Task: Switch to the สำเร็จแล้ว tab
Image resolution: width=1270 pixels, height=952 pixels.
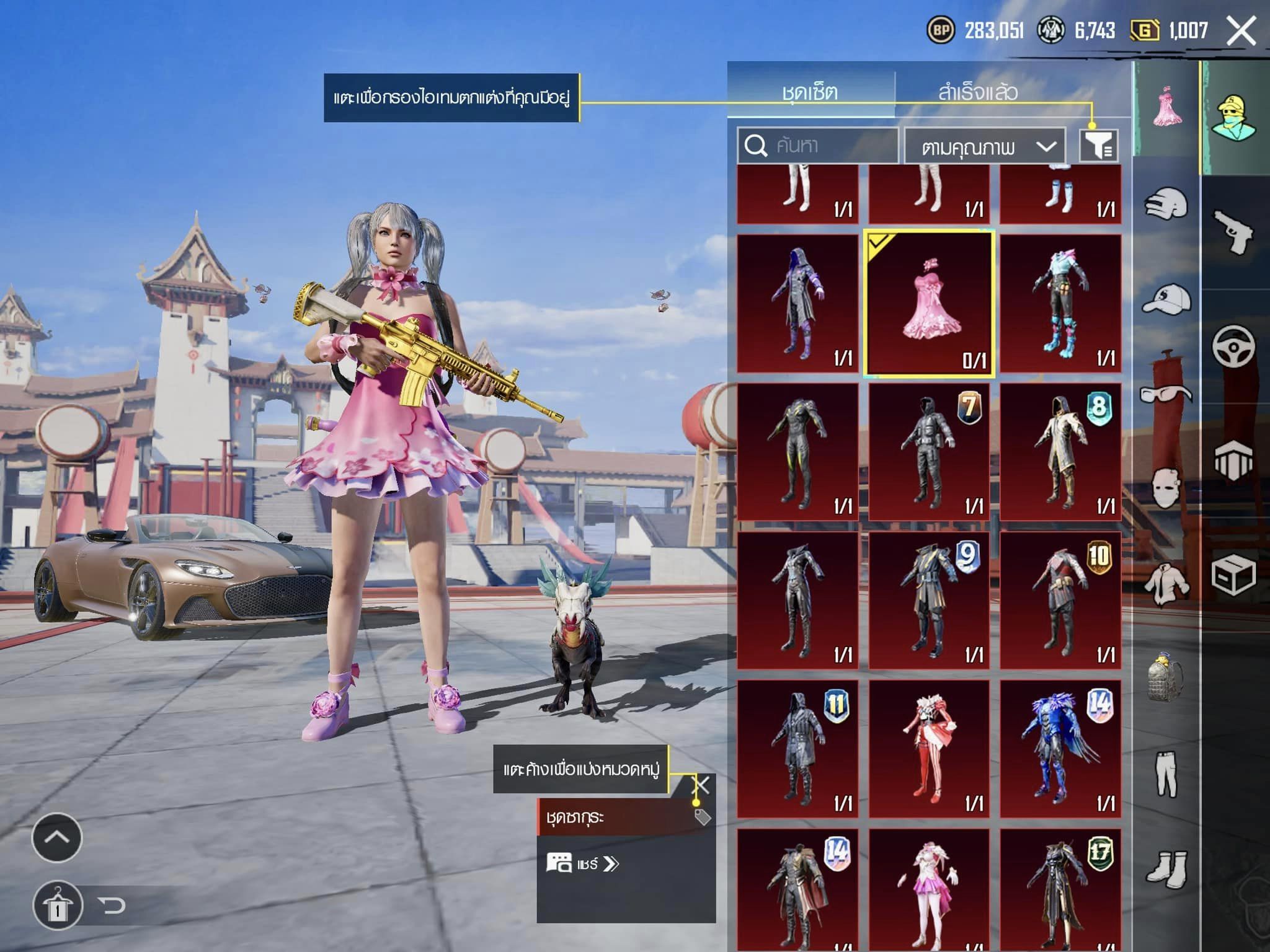Action: pyautogui.click(x=977, y=92)
